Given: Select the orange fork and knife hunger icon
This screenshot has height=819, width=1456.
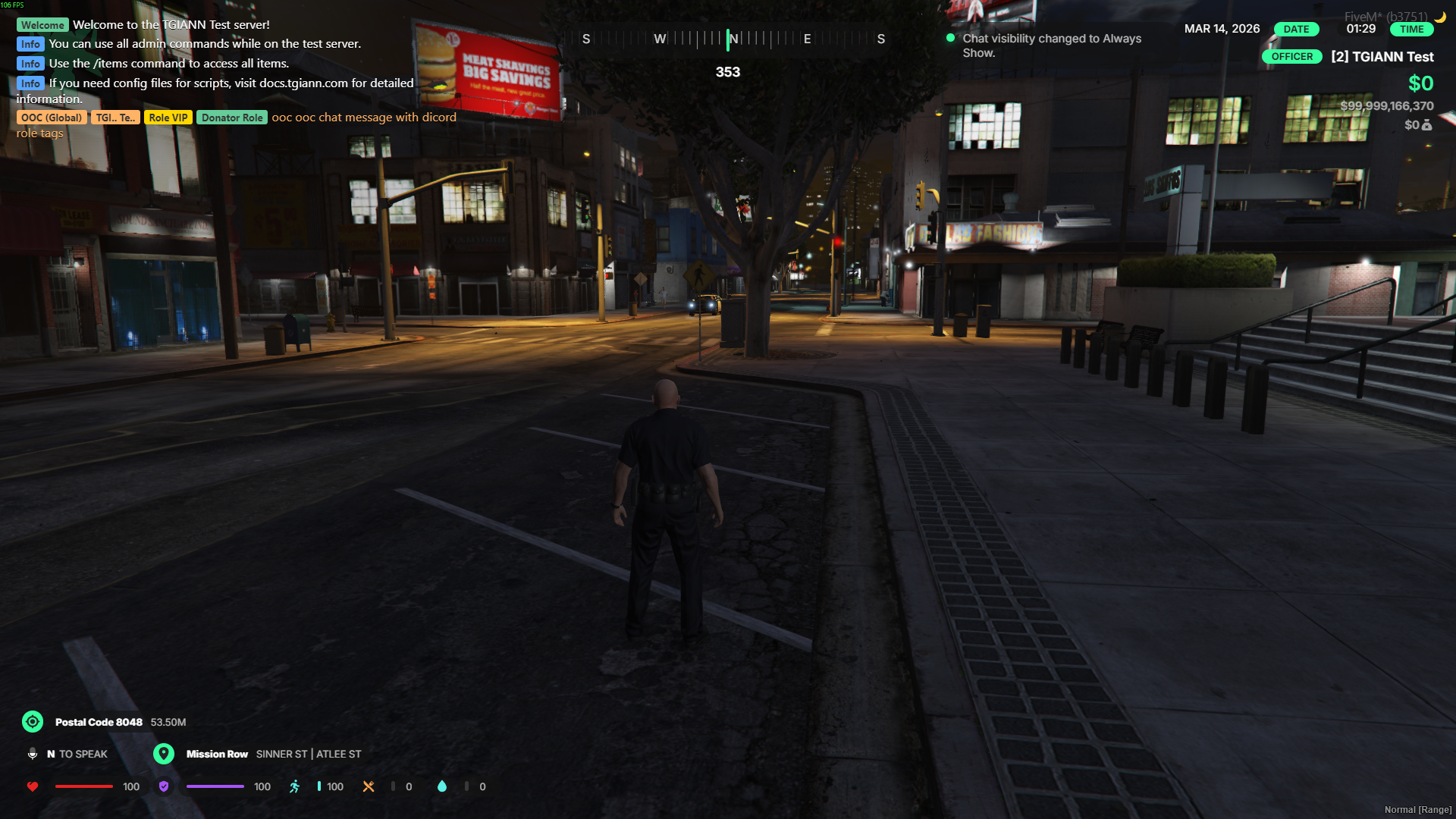Looking at the screenshot, I should click(x=369, y=786).
